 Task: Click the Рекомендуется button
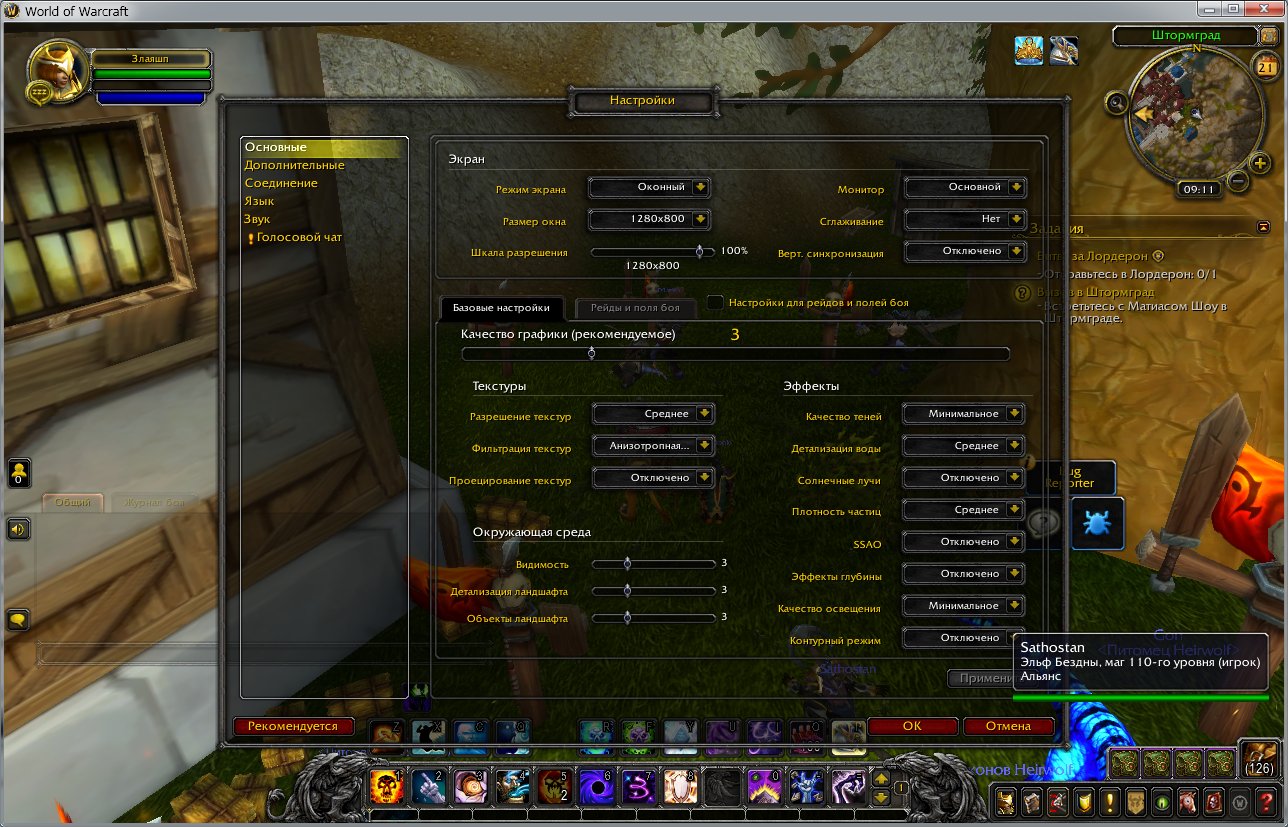point(293,726)
